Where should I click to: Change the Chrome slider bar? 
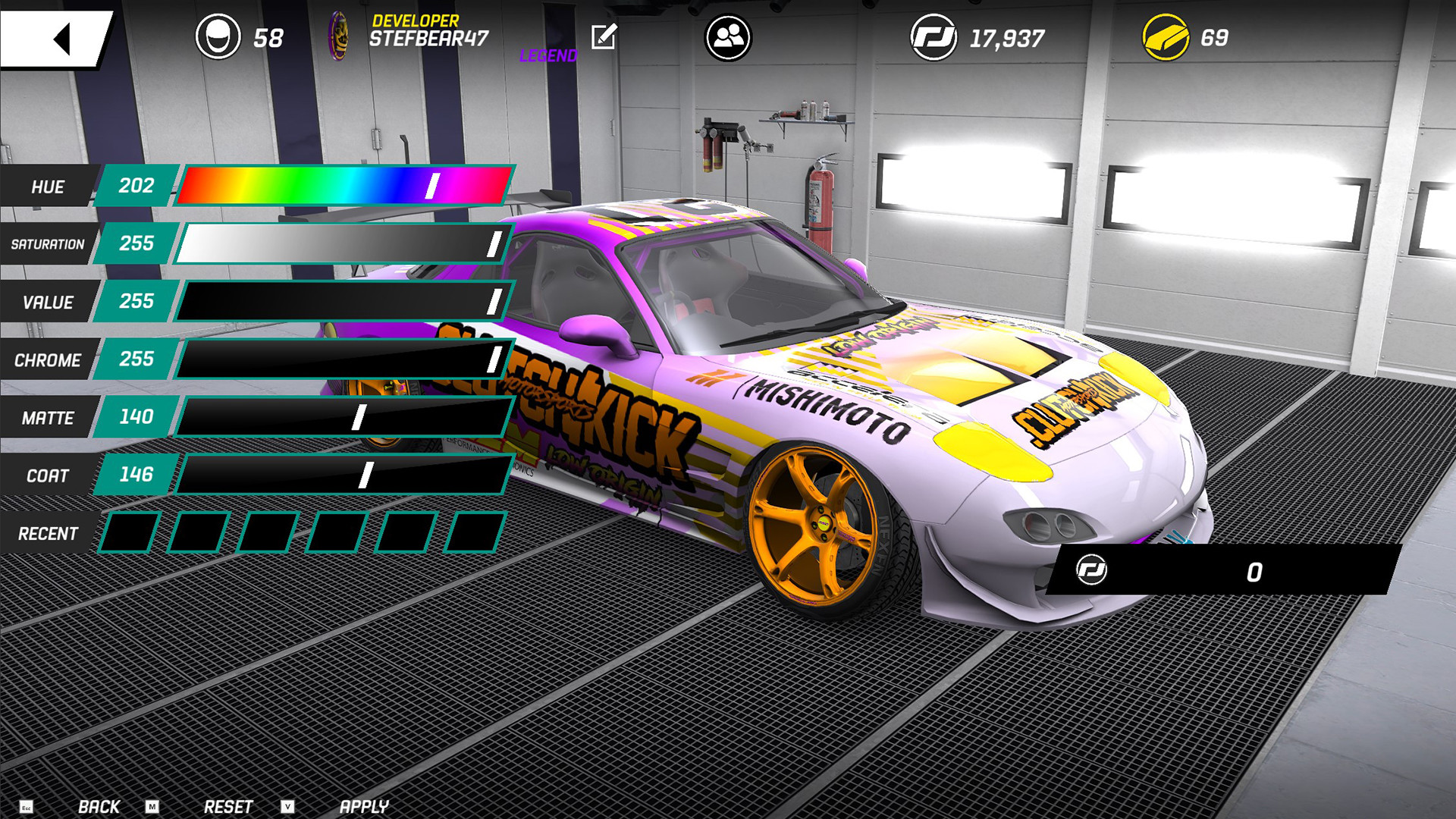click(x=344, y=359)
